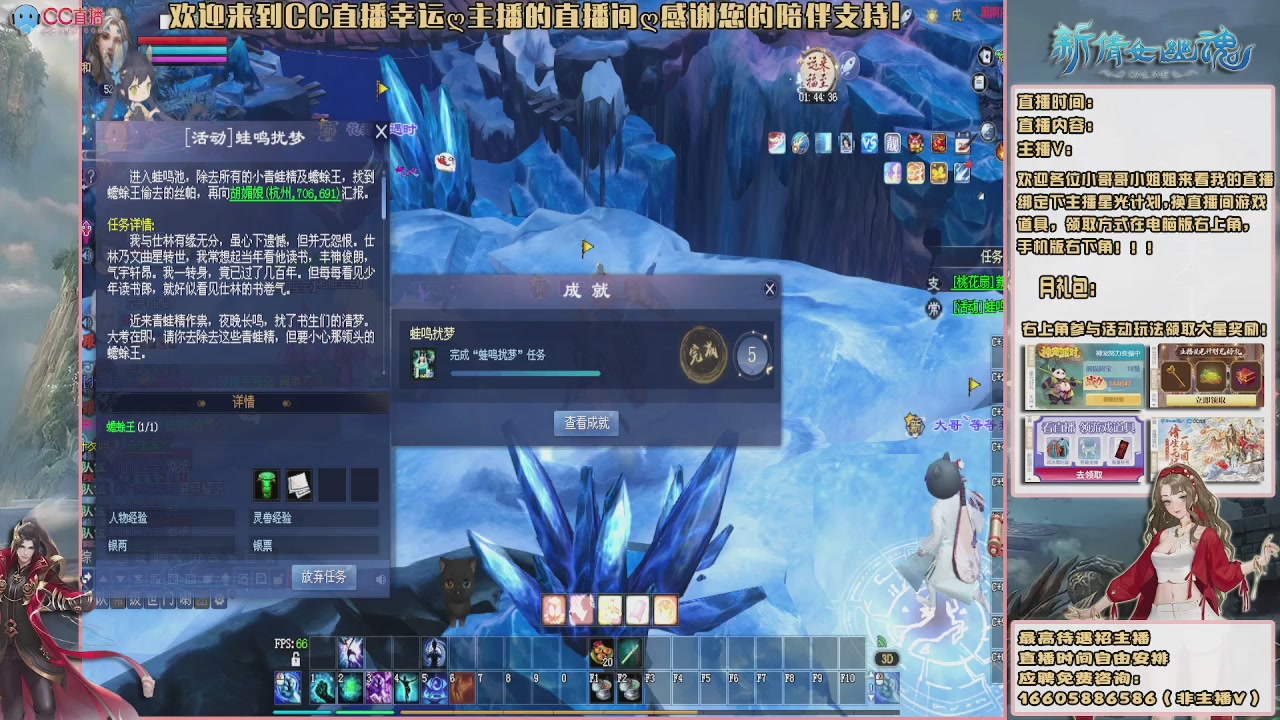Click the 查看成就 button in the achievement popup
Image resolution: width=1280 pixels, height=720 pixels.
point(585,423)
